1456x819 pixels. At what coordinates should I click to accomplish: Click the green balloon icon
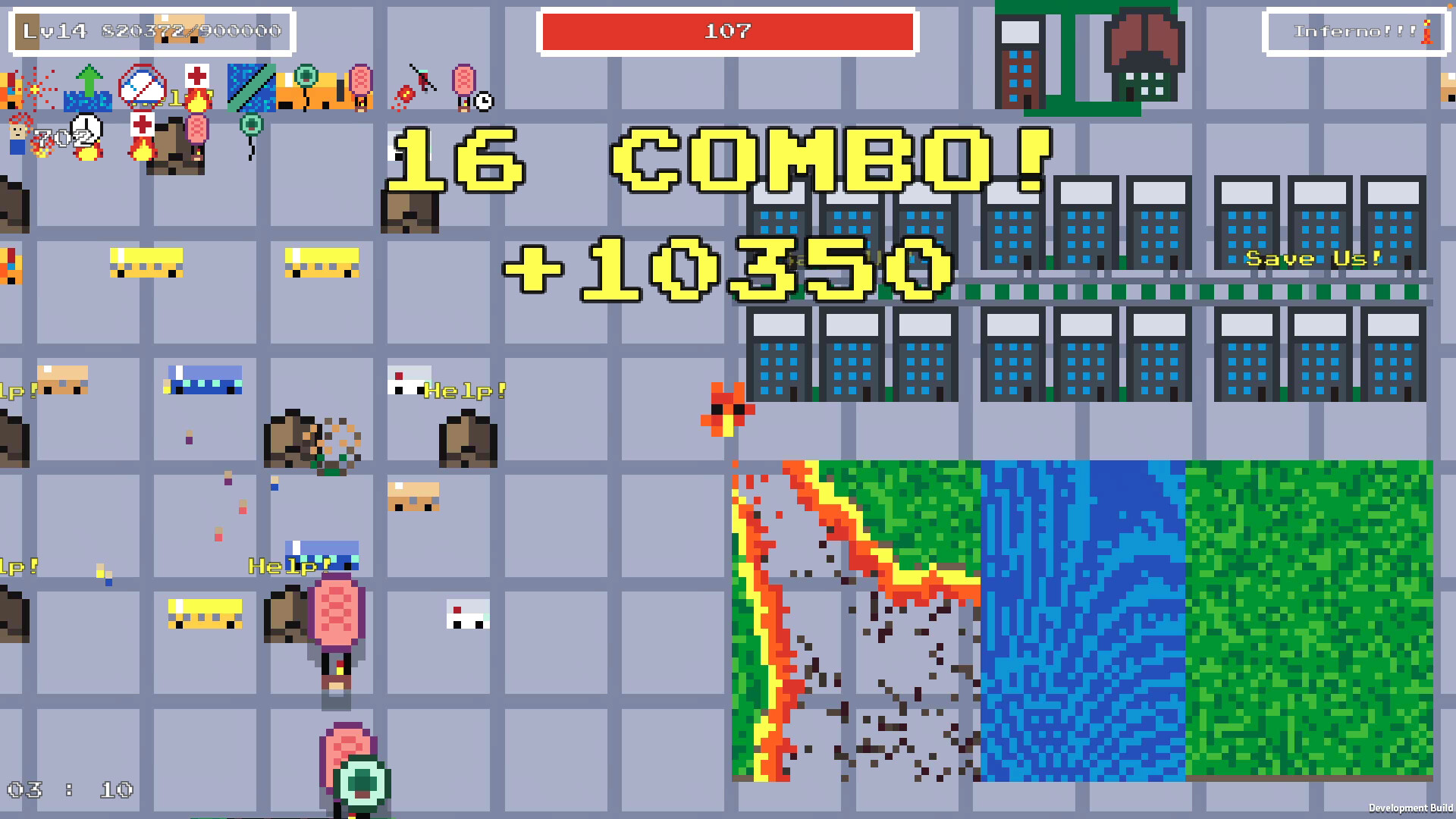pos(250,124)
